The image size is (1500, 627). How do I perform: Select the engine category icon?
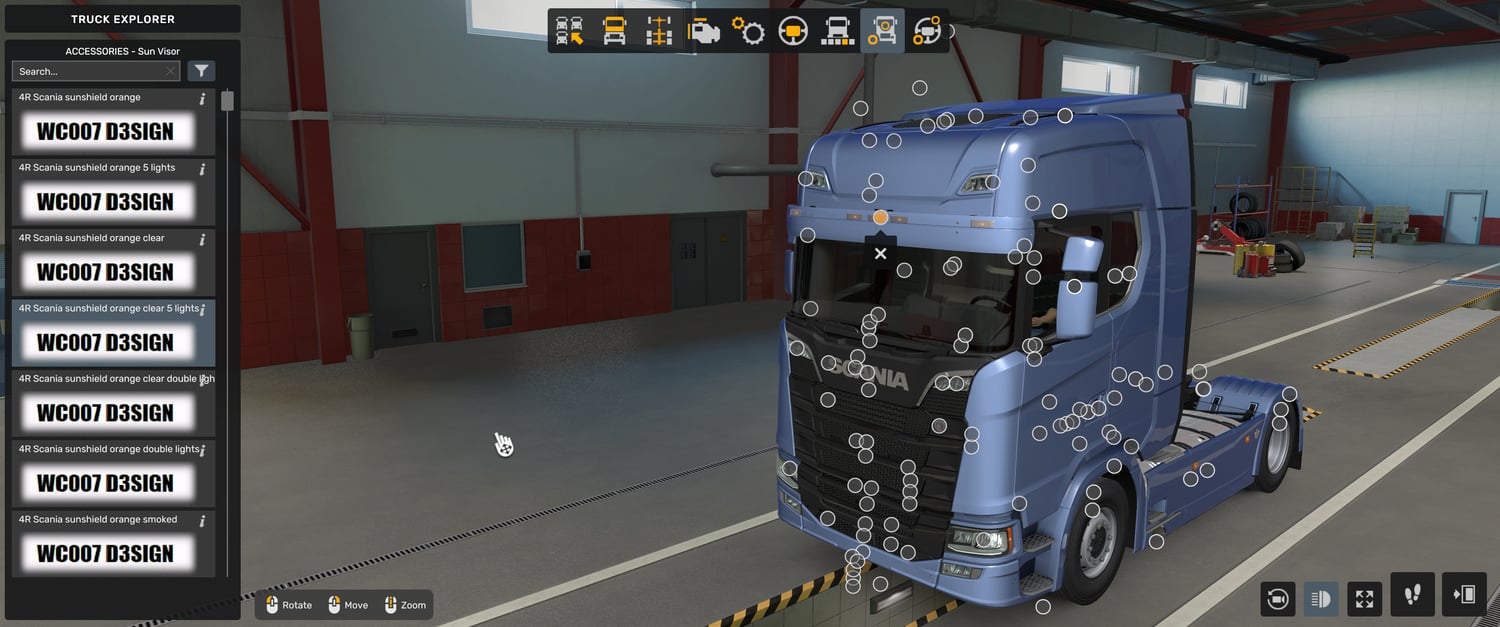point(704,31)
